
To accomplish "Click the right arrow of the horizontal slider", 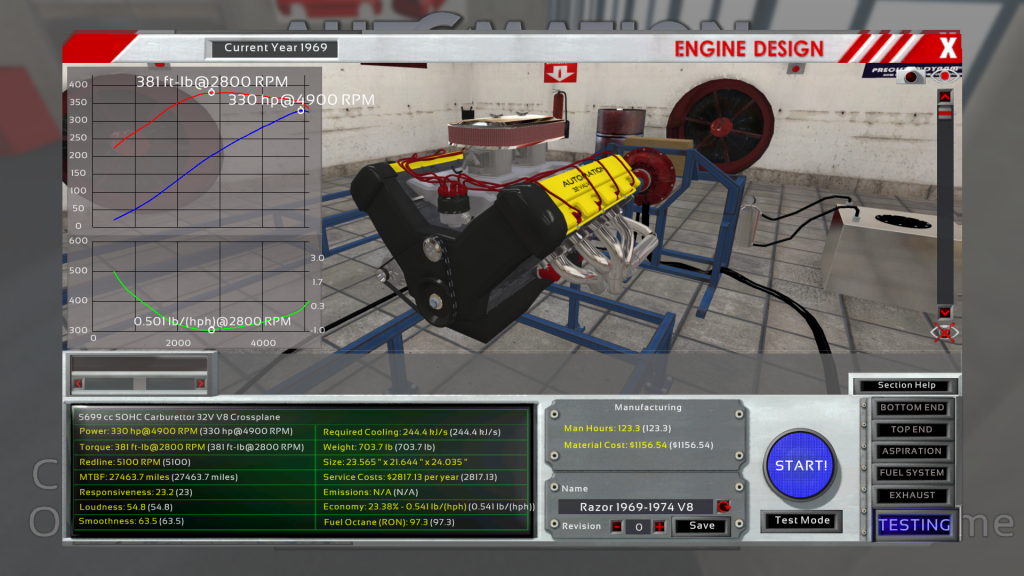I will 200,383.
